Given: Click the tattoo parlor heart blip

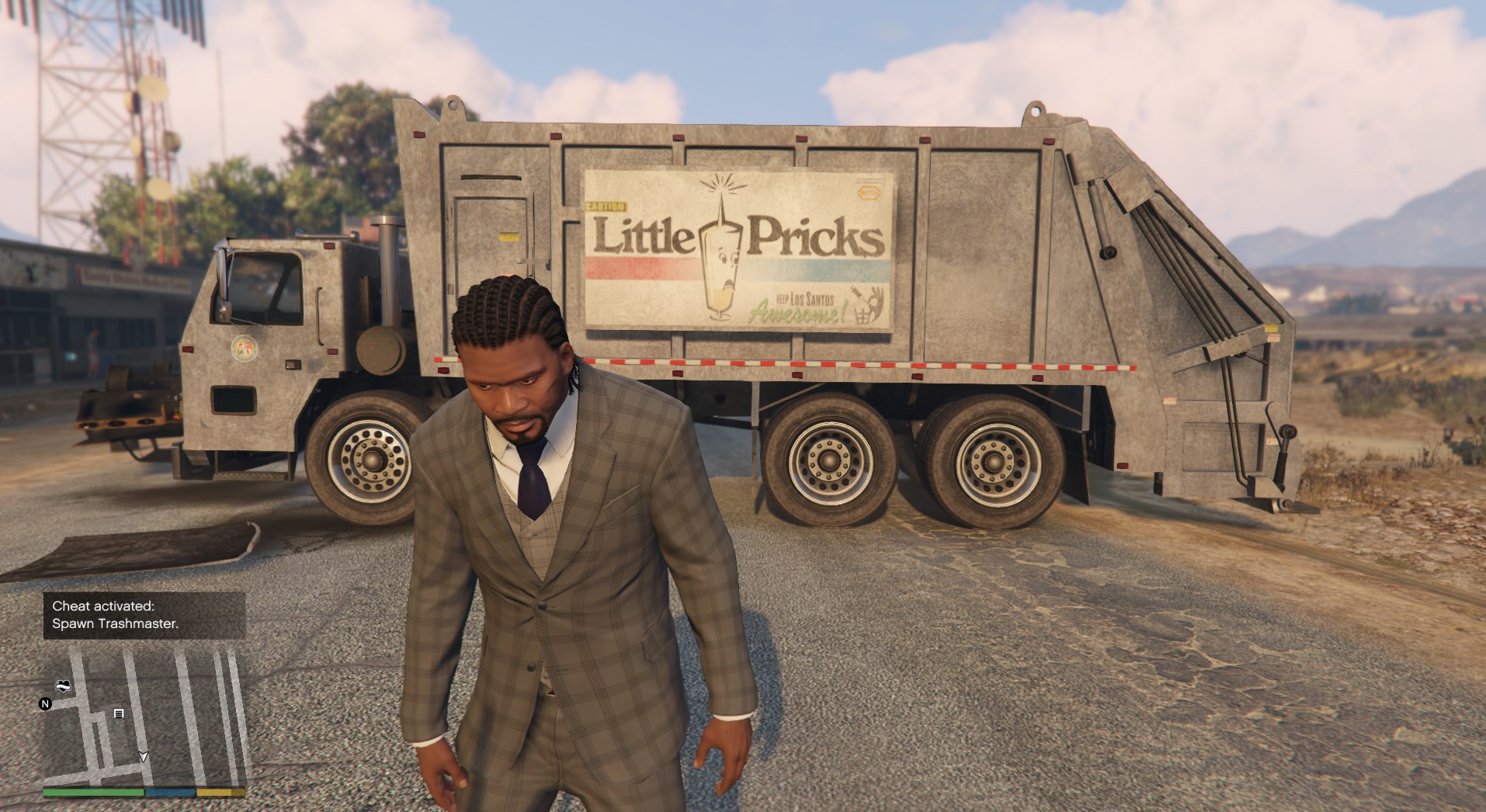Looking at the screenshot, I should [63, 685].
